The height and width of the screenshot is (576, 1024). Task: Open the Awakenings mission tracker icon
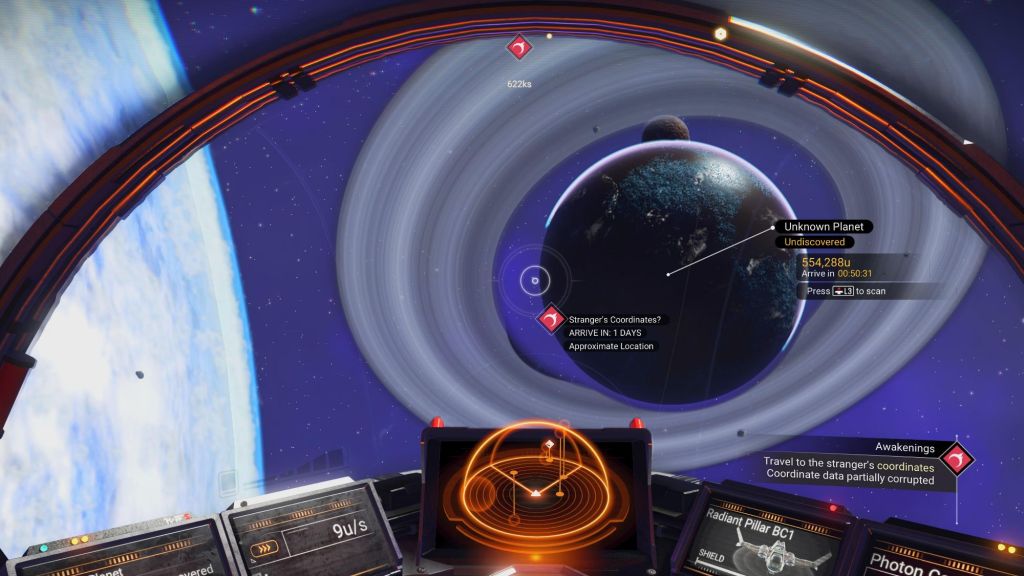point(958,458)
